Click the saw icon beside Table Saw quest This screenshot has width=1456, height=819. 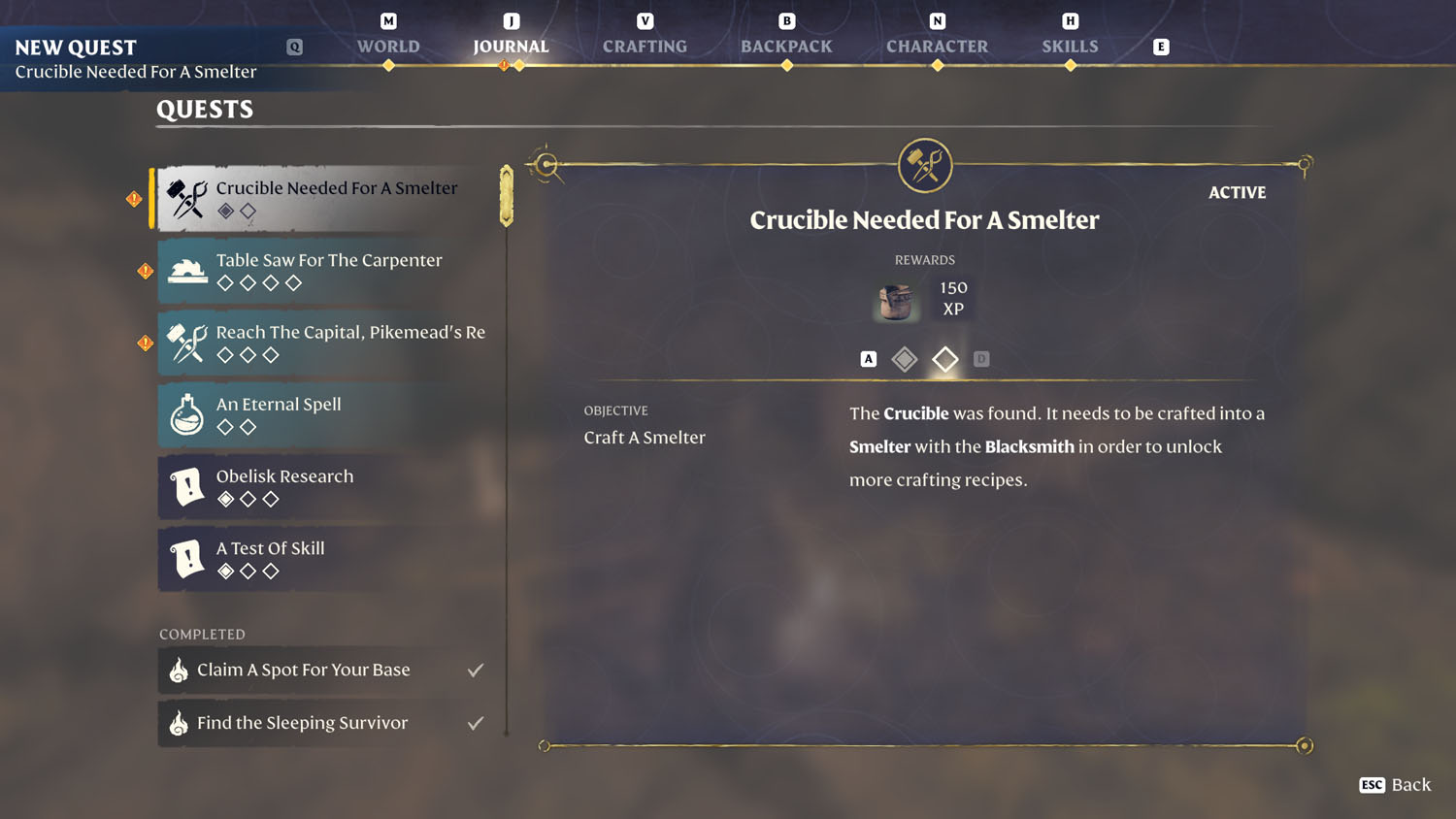click(x=187, y=270)
